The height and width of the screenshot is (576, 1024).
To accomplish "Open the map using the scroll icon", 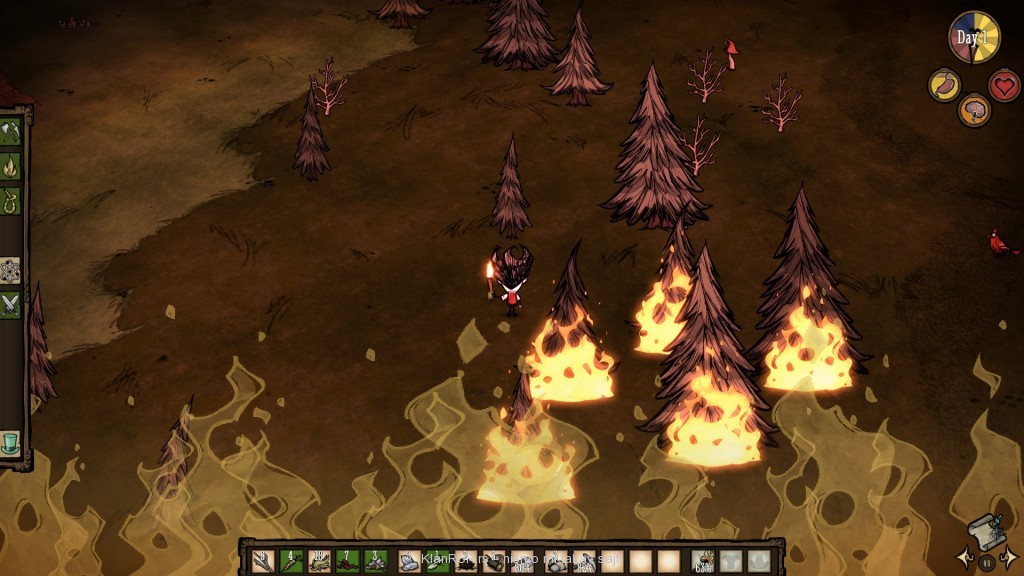I will tap(985, 531).
